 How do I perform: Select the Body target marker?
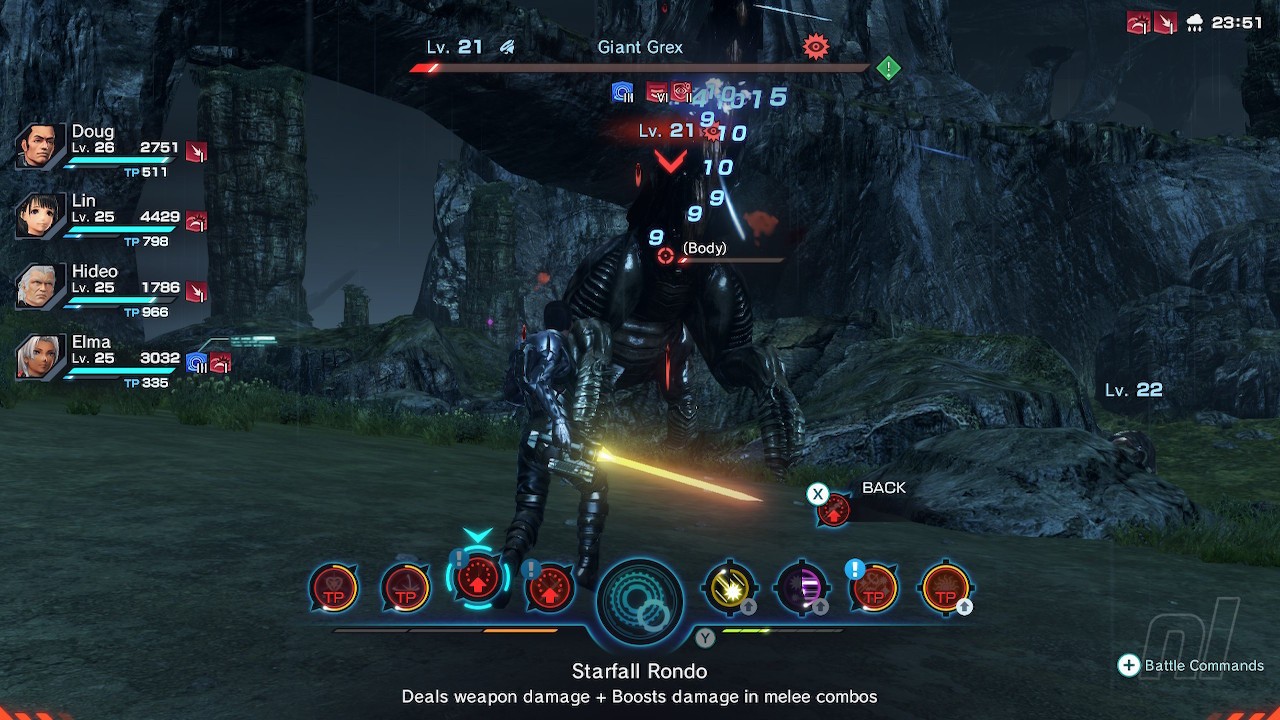[x=666, y=255]
